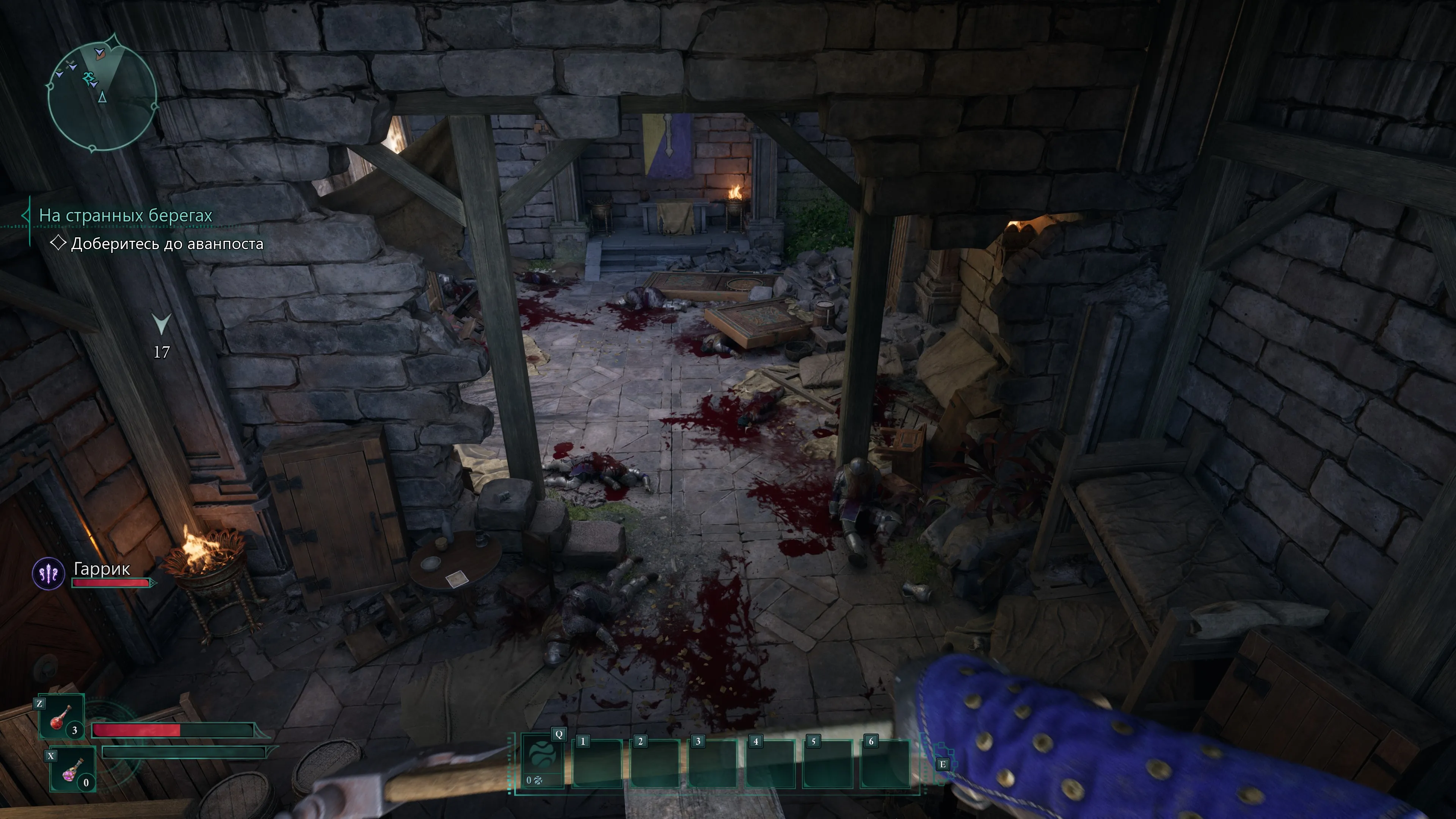Viewport: 1456px width, 819px height.
Task: Open the quest tracker "На странных берегах"
Action: pyautogui.click(x=126, y=215)
